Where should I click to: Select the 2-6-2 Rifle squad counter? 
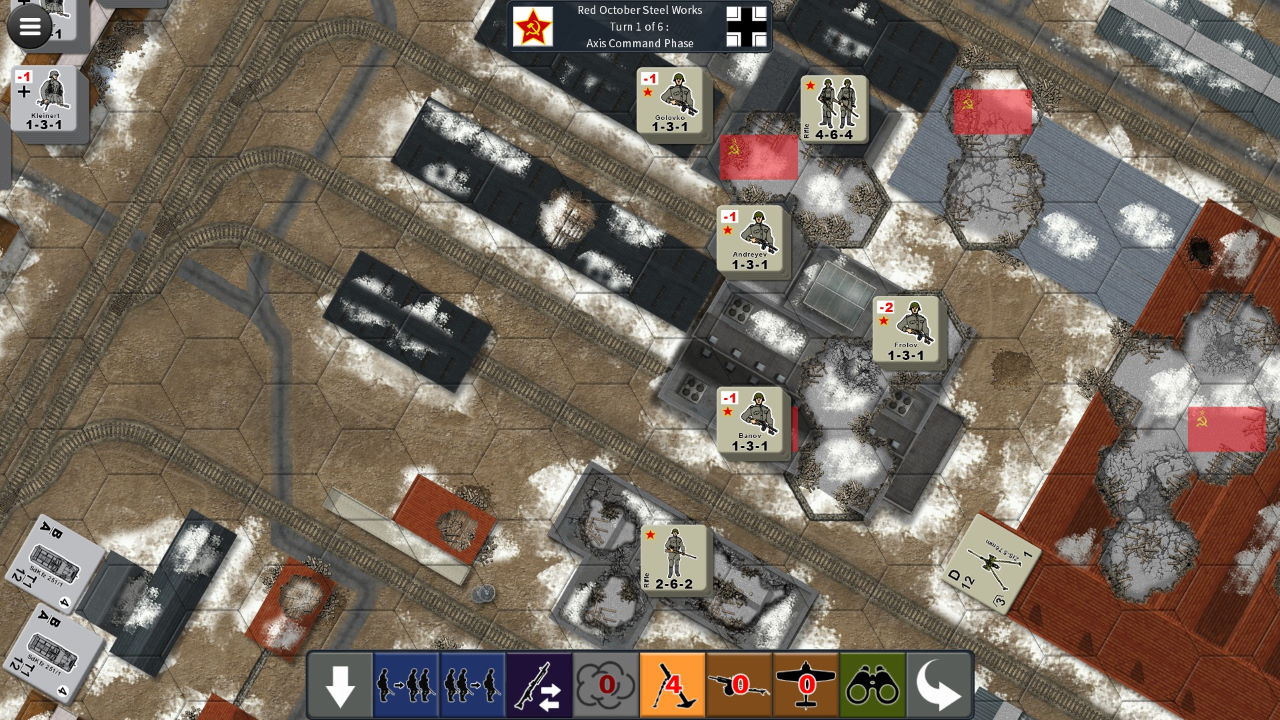(x=674, y=558)
